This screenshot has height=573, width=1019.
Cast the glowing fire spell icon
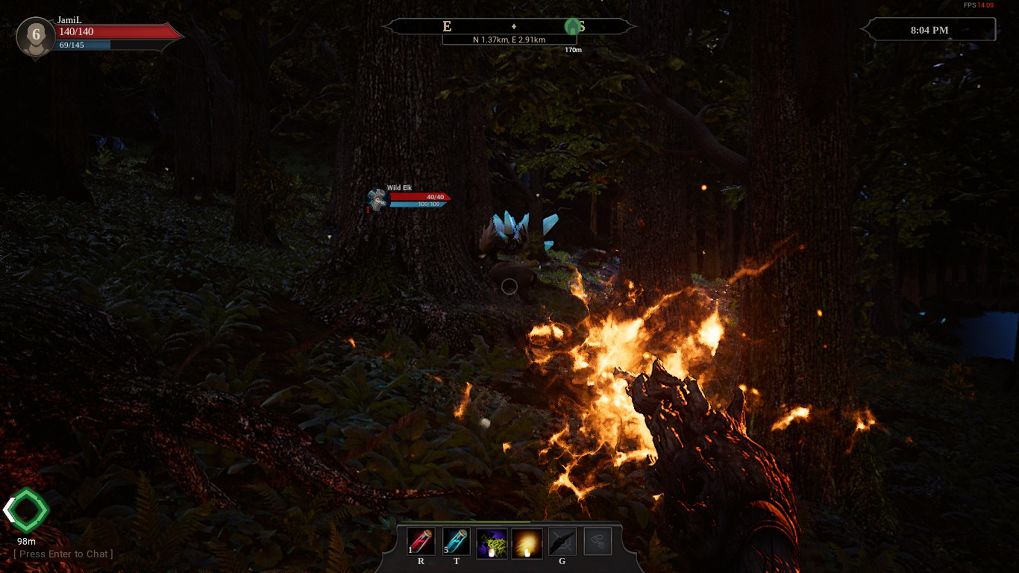point(527,543)
